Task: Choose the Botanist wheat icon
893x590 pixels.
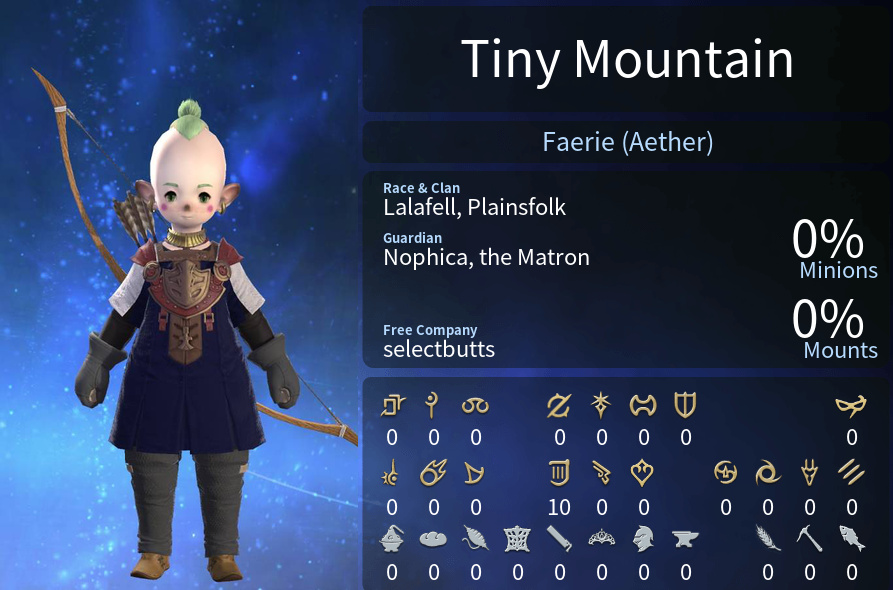Action: 767,538
